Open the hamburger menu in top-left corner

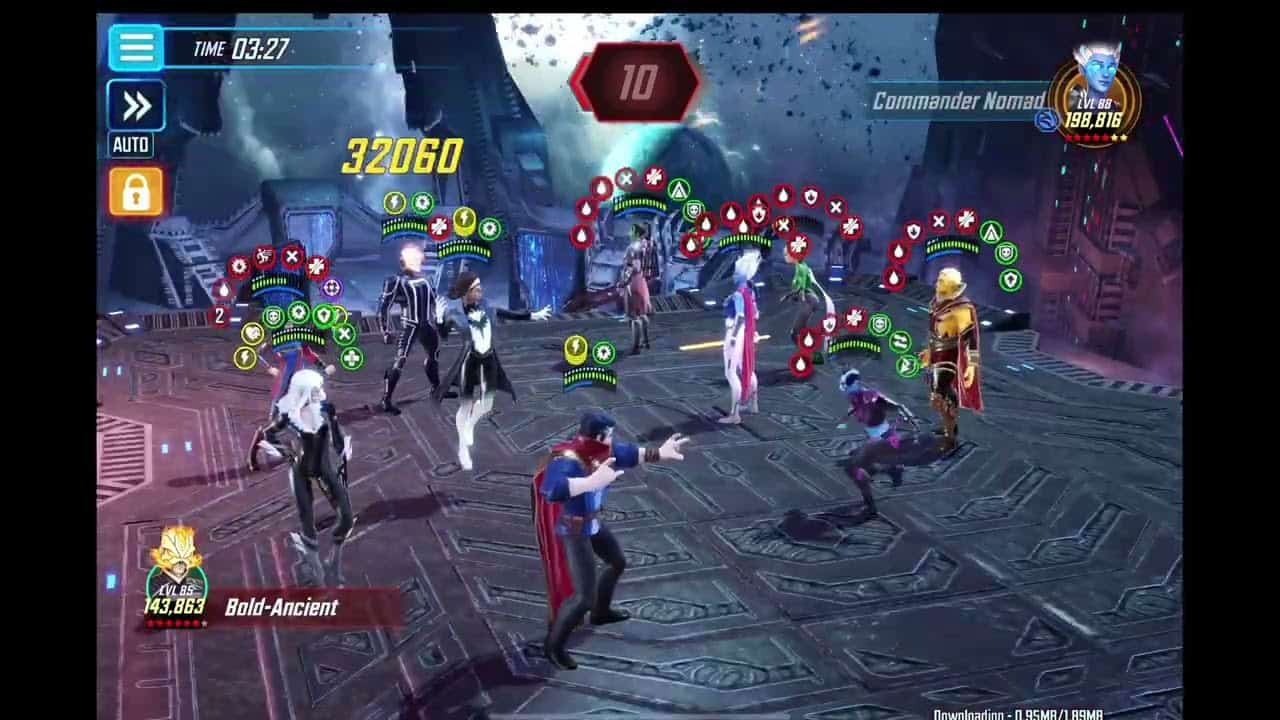[135, 47]
